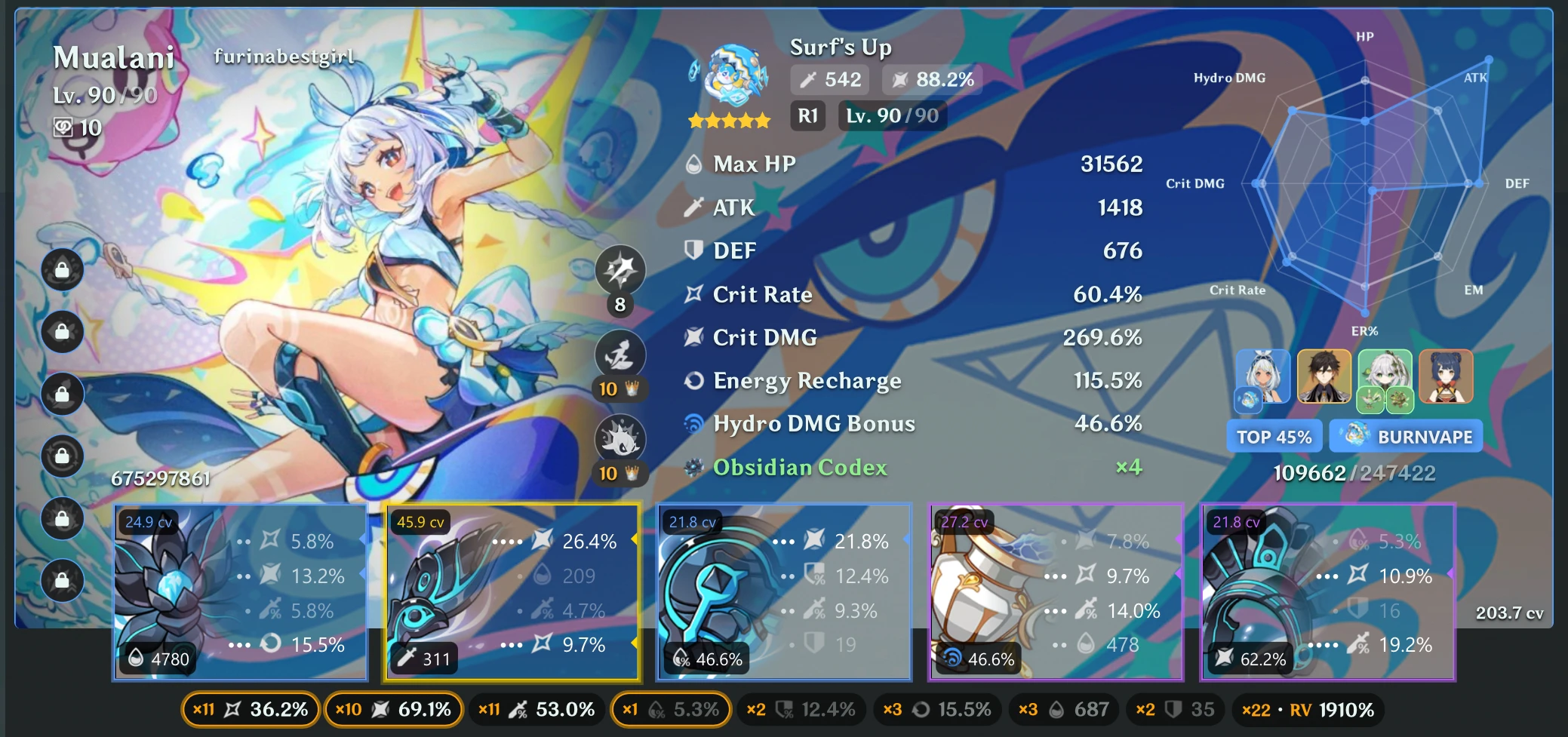Click the R1 weapon refinement badge
Viewport: 1568px width, 737px height.
[x=806, y=115]
